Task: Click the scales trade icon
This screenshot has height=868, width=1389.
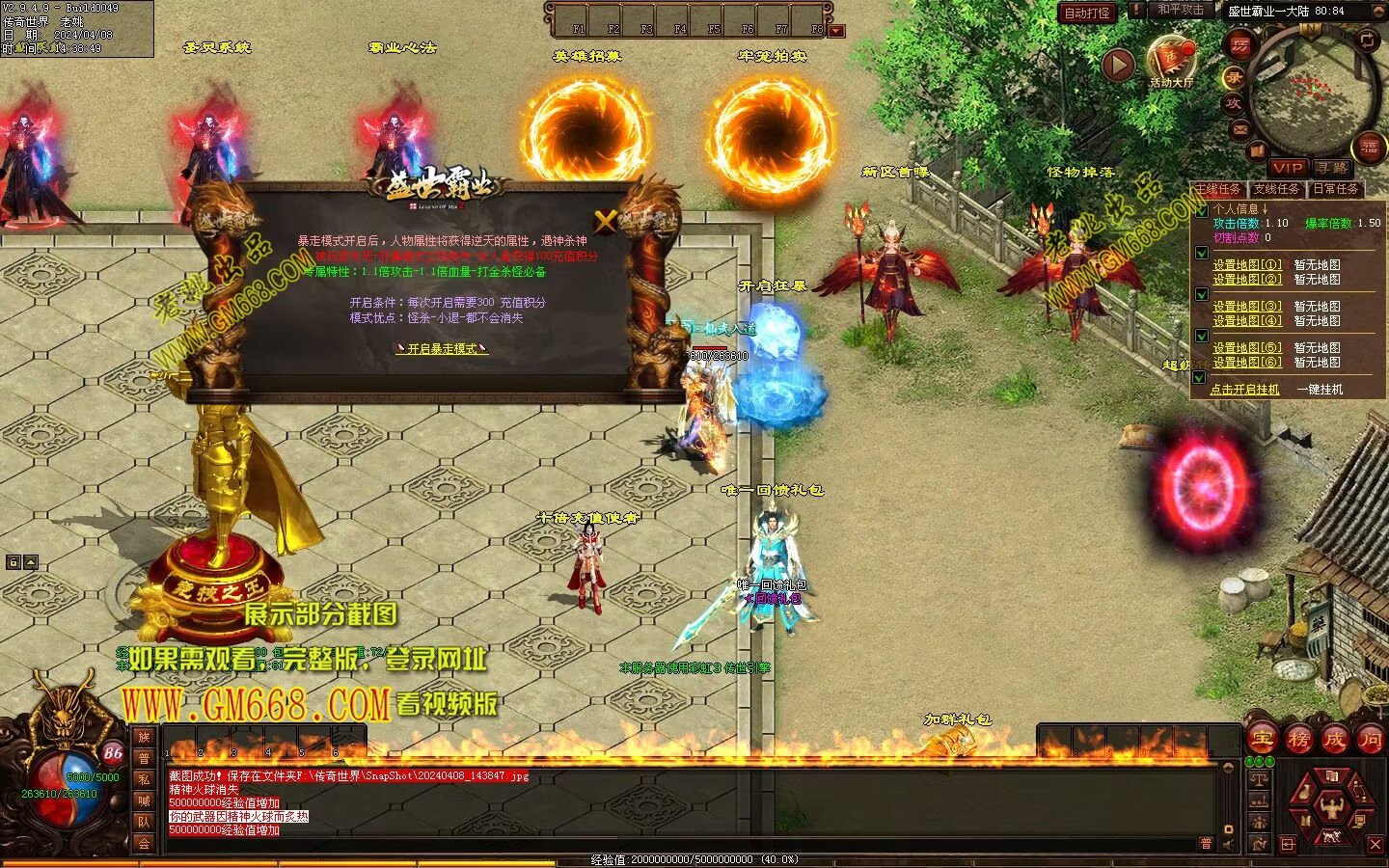Action: click(1259, 777)
